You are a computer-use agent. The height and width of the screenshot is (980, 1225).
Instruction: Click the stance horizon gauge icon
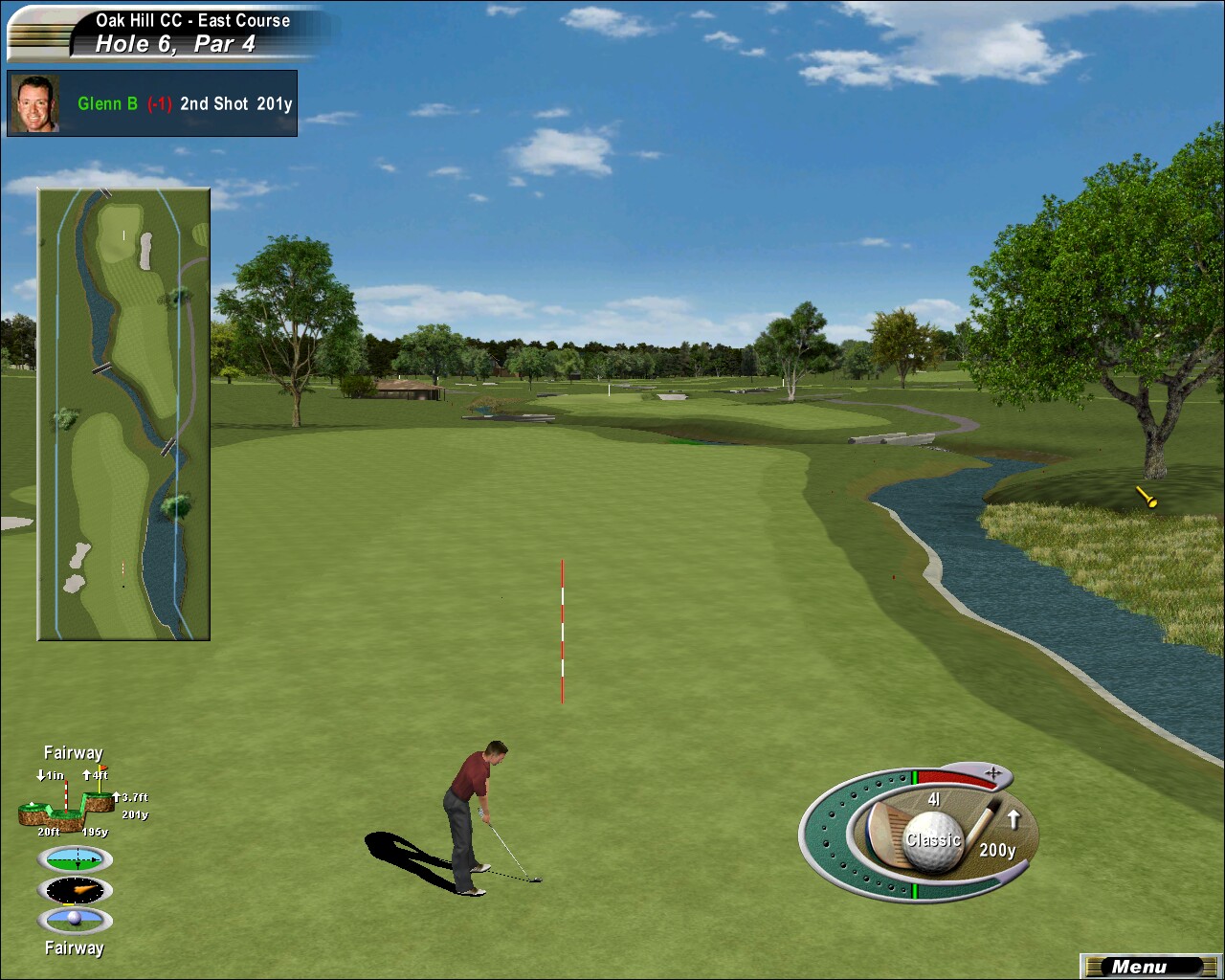pos(75,858)
